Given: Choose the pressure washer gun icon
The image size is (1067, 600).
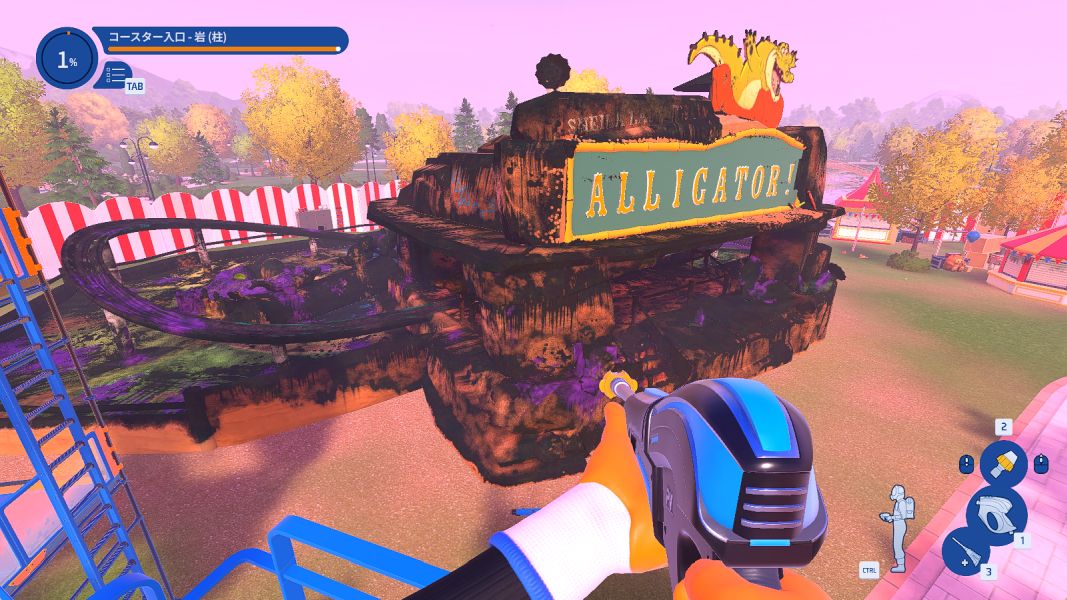Looking at the screenshot, I should pyautogui.click(x=996, y=511).
